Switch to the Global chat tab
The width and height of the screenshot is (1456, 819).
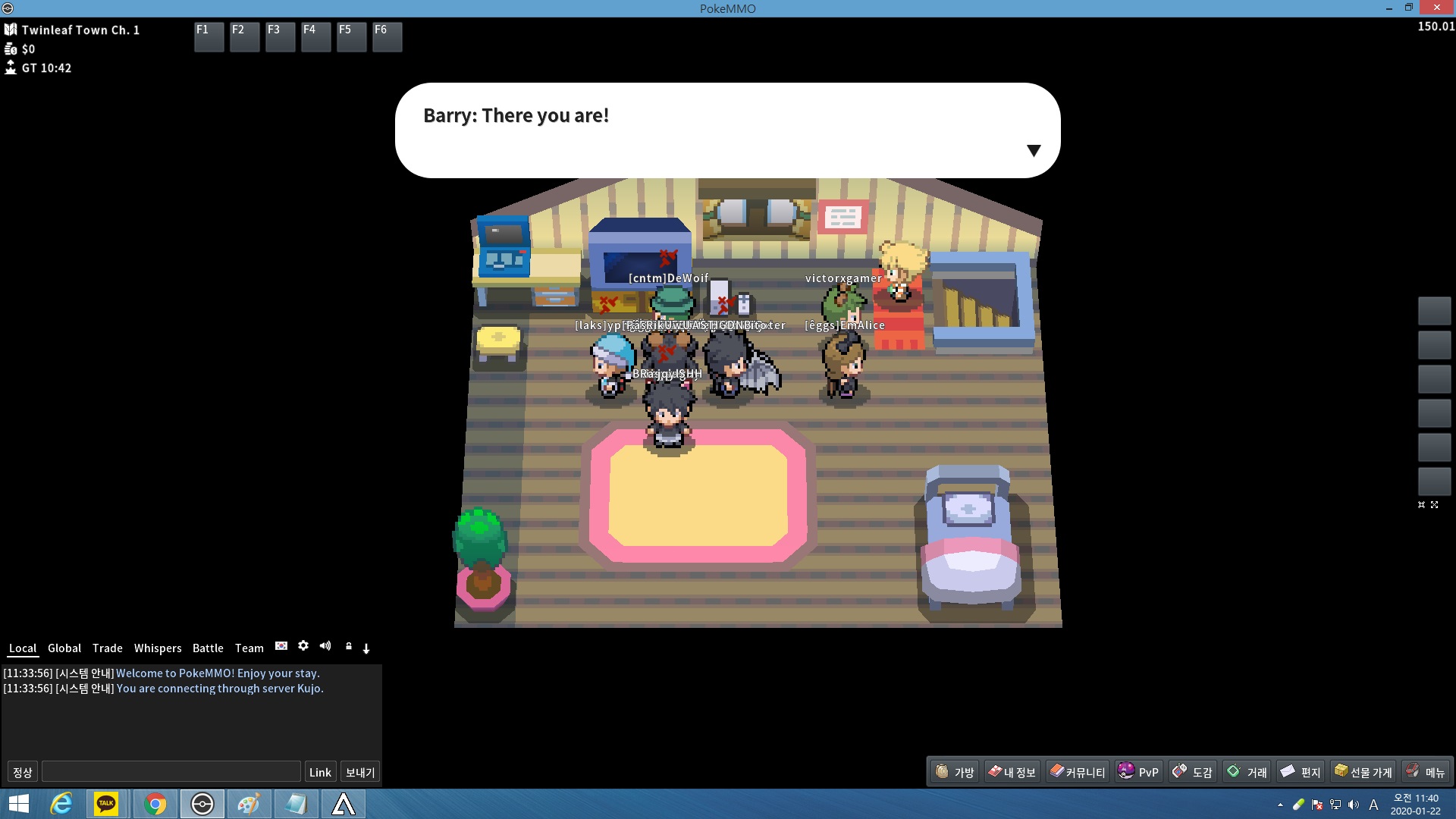tap(64, 648)
